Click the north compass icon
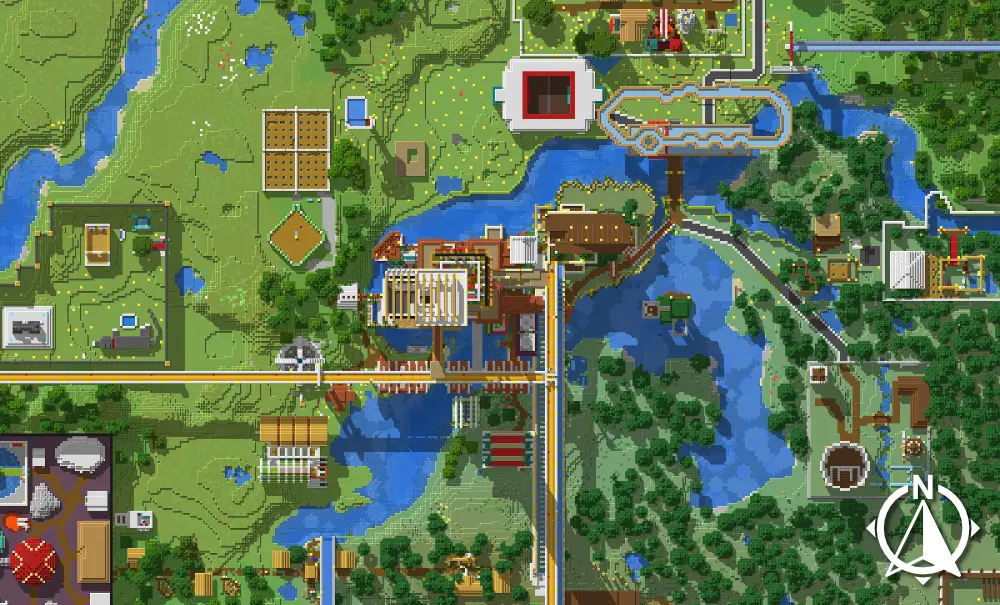1000x605 pixels. (x=923, y=528)
